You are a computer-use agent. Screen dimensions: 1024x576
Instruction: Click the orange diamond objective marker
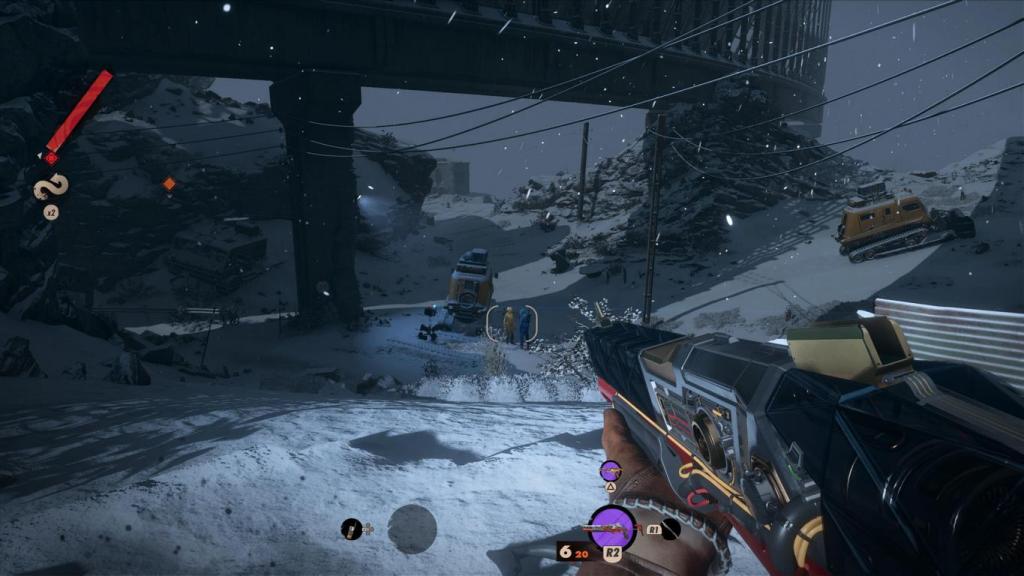[169, 183]
